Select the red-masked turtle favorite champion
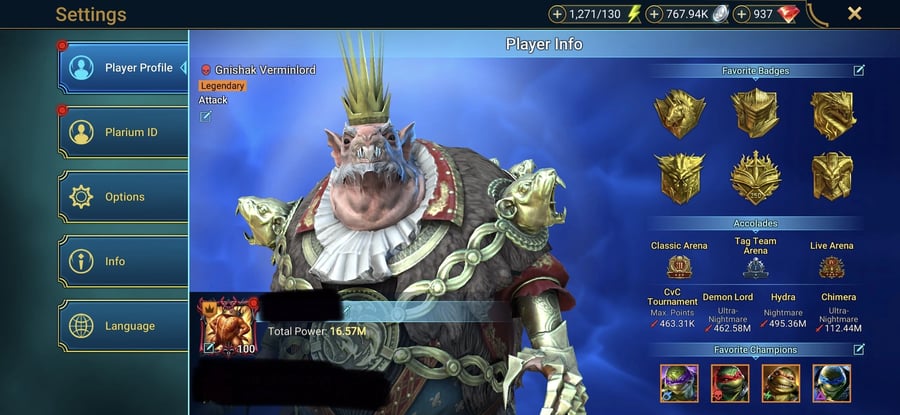The height and width of the screenshot is (415, 900). (729, 382)
